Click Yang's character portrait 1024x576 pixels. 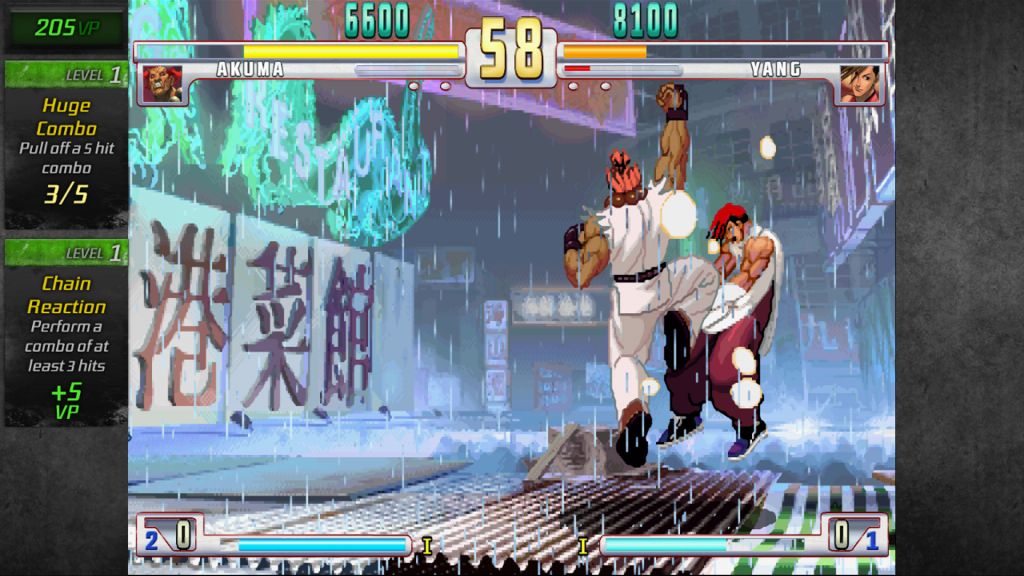(x=859, y=84)
